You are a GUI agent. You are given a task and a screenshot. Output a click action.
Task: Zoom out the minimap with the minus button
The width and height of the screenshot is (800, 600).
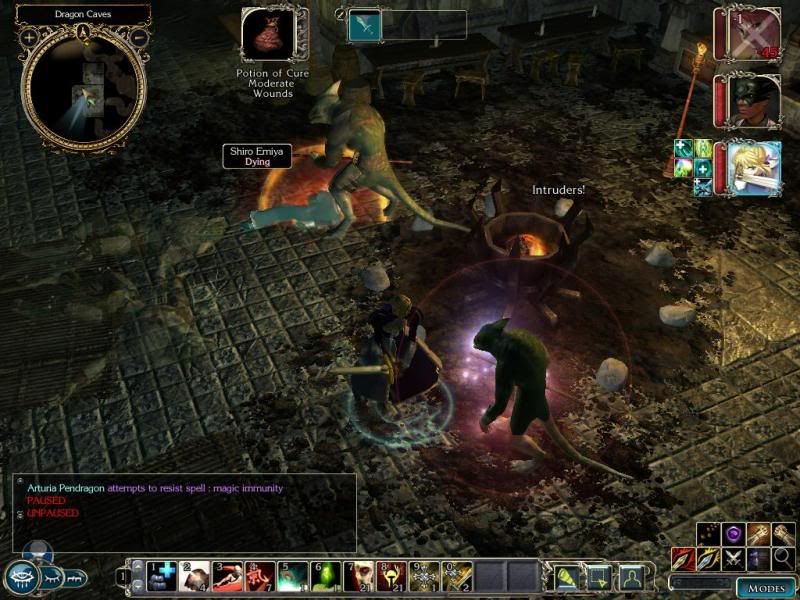(139, 37)
